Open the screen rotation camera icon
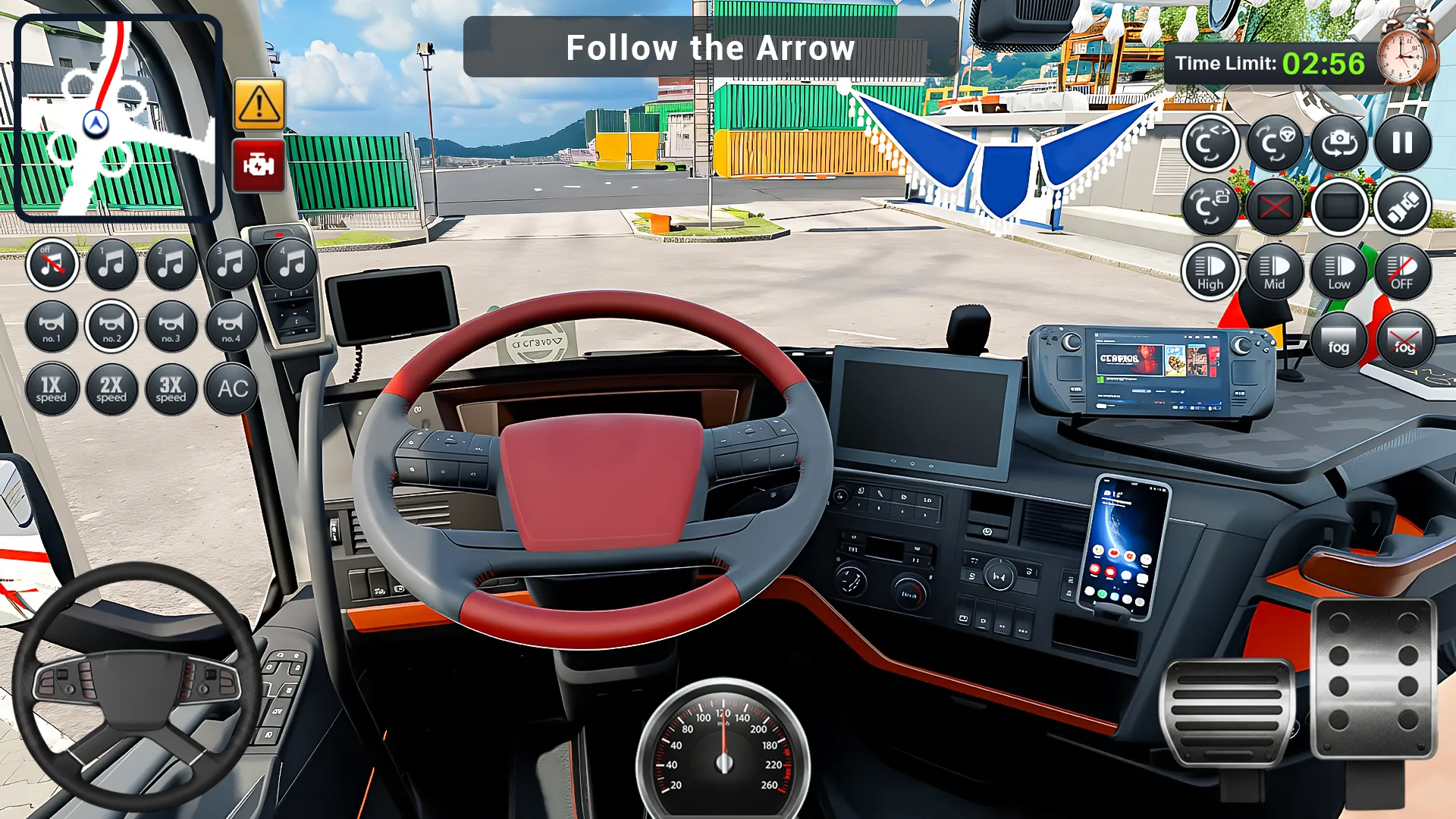Screen dimensions: 1456x819 (x=1210, y=206)
